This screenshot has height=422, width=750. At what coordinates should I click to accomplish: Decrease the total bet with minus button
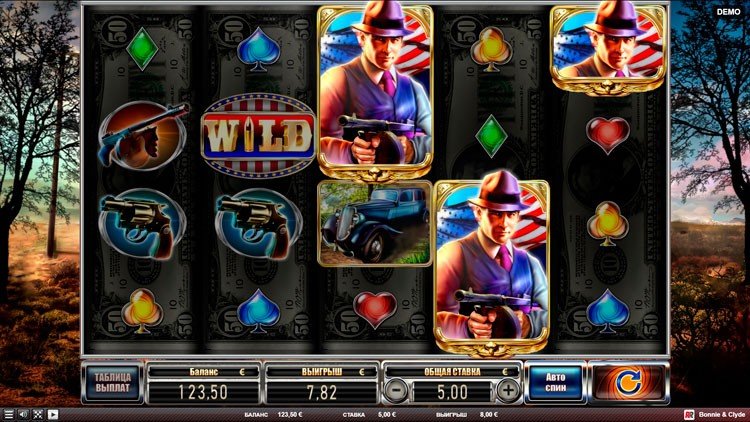coord(396,390)
